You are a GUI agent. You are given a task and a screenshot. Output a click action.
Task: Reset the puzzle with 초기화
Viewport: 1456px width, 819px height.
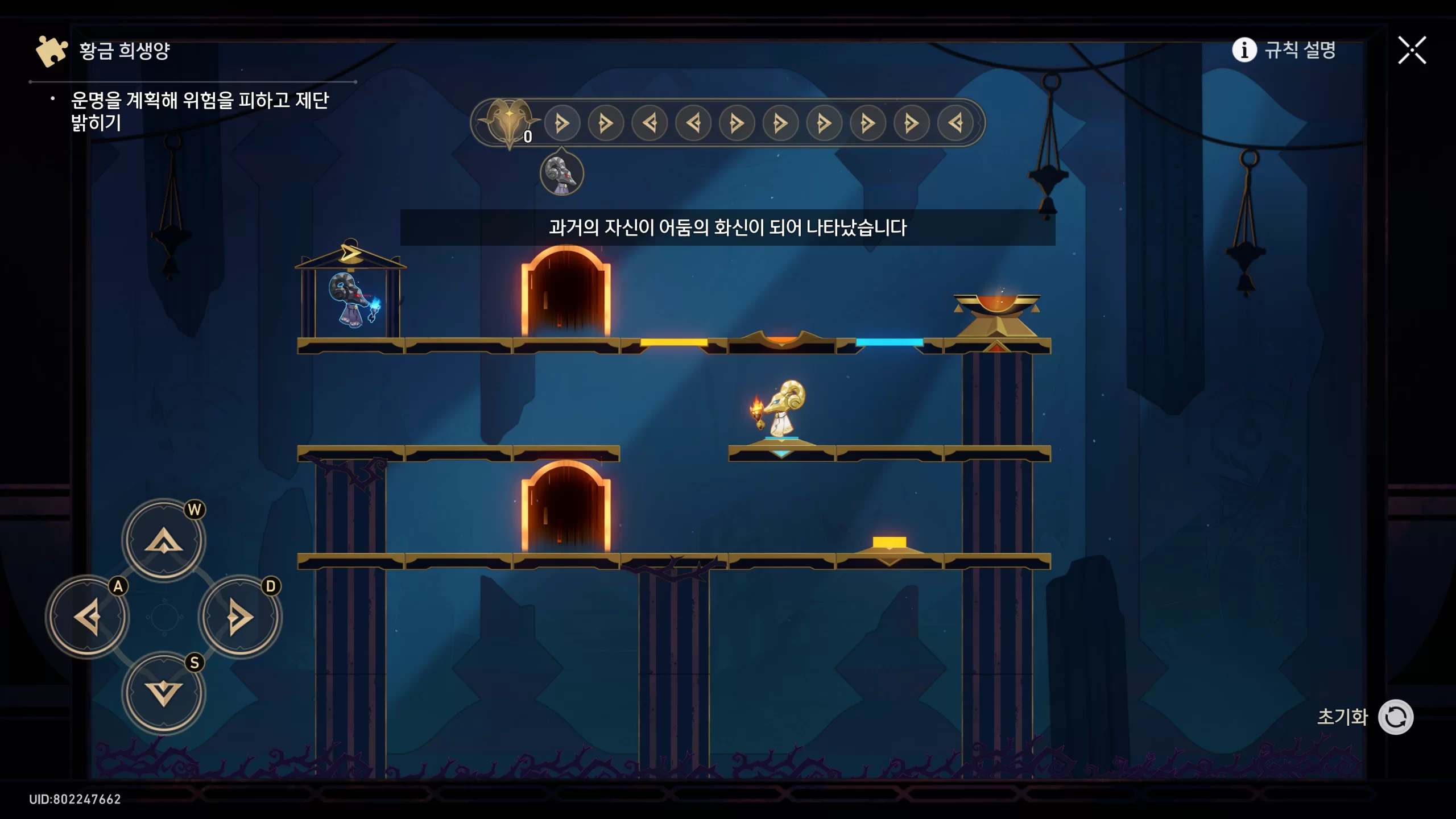click(1395, 717)
